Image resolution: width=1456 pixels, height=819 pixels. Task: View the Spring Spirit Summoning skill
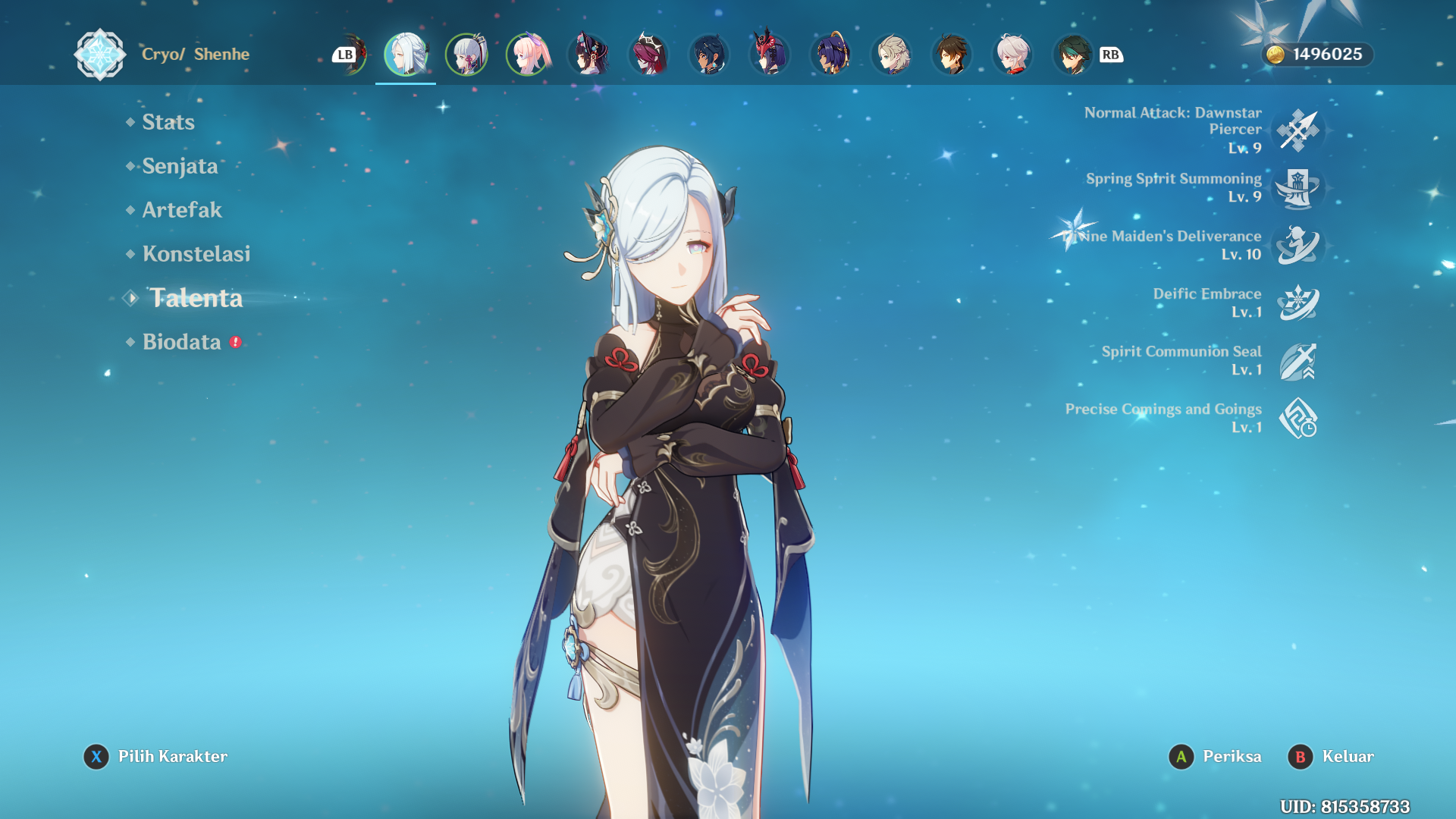click(1298, 188)
